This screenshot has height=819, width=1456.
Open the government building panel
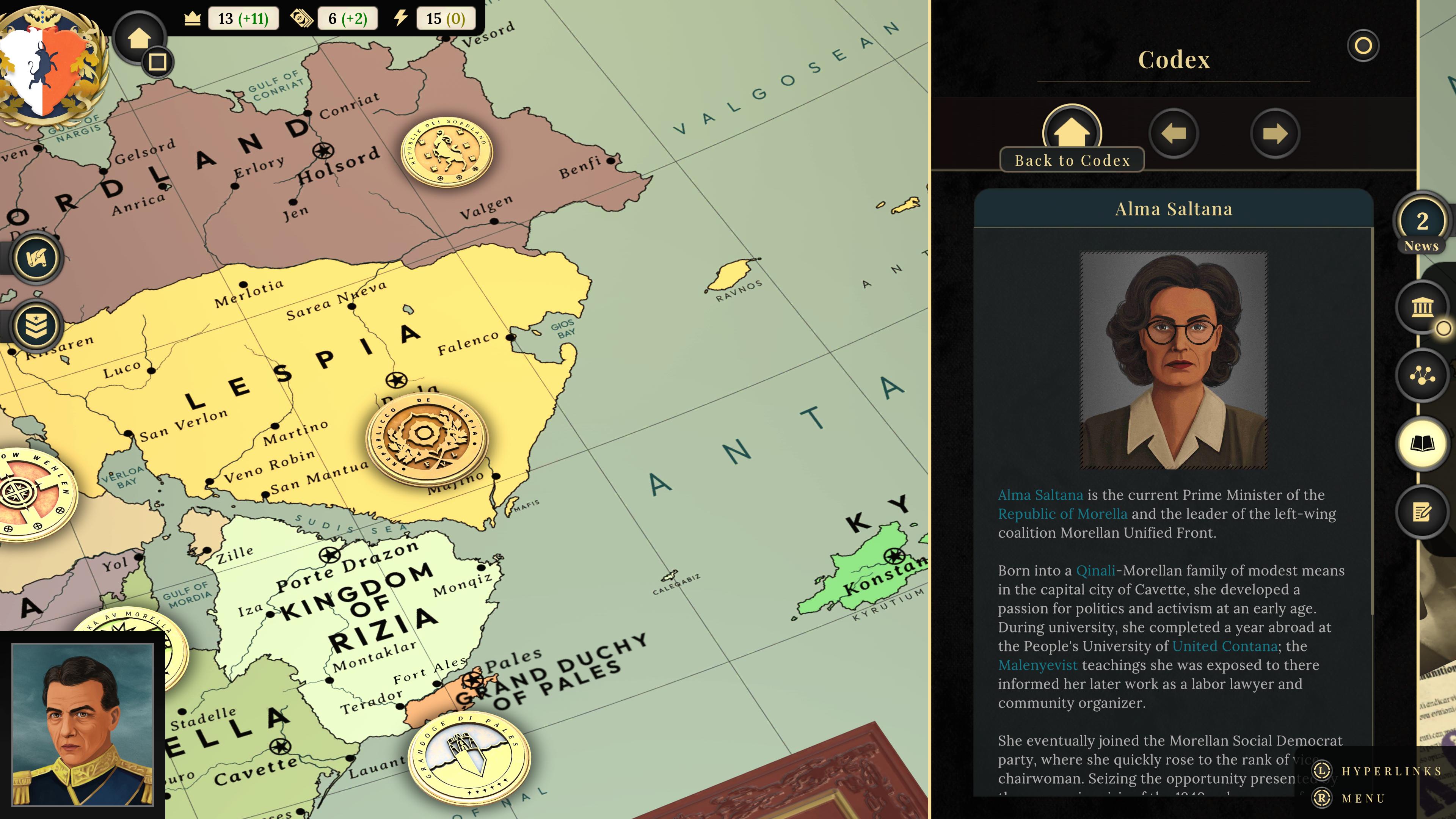(x=1421, y=308)
